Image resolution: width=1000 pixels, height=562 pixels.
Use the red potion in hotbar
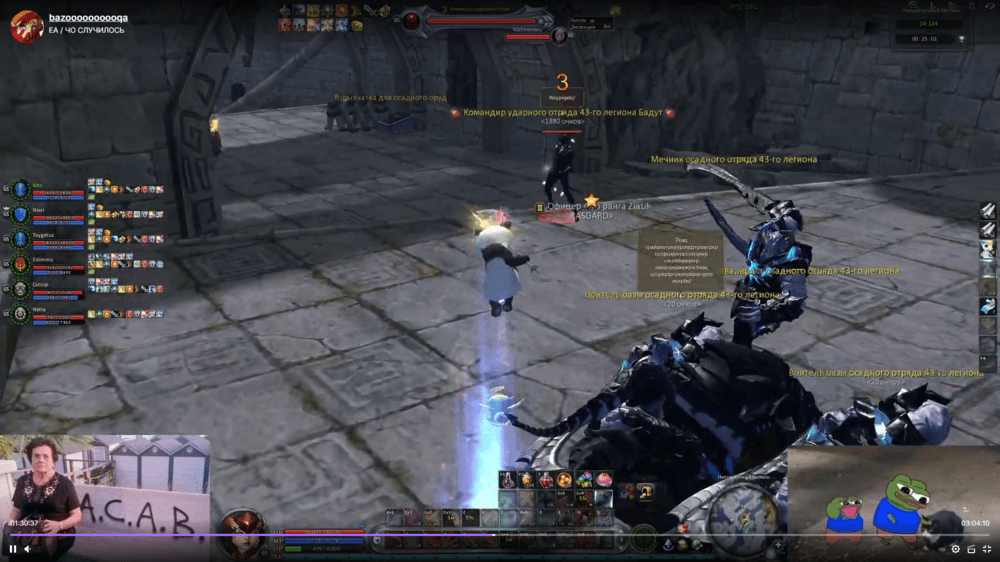coord(546,480)
